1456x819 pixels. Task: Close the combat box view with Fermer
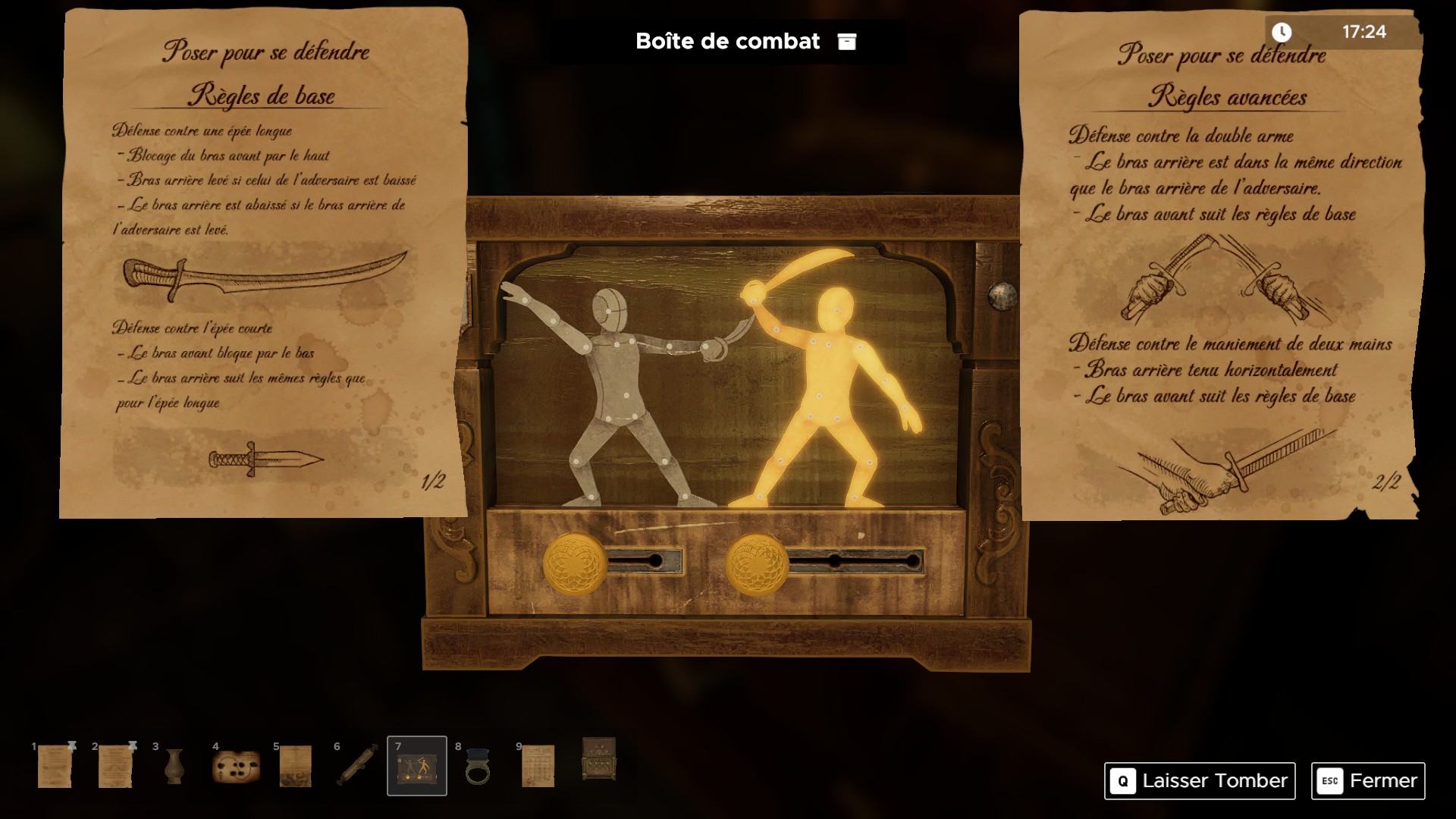(x=1367, y=780)
